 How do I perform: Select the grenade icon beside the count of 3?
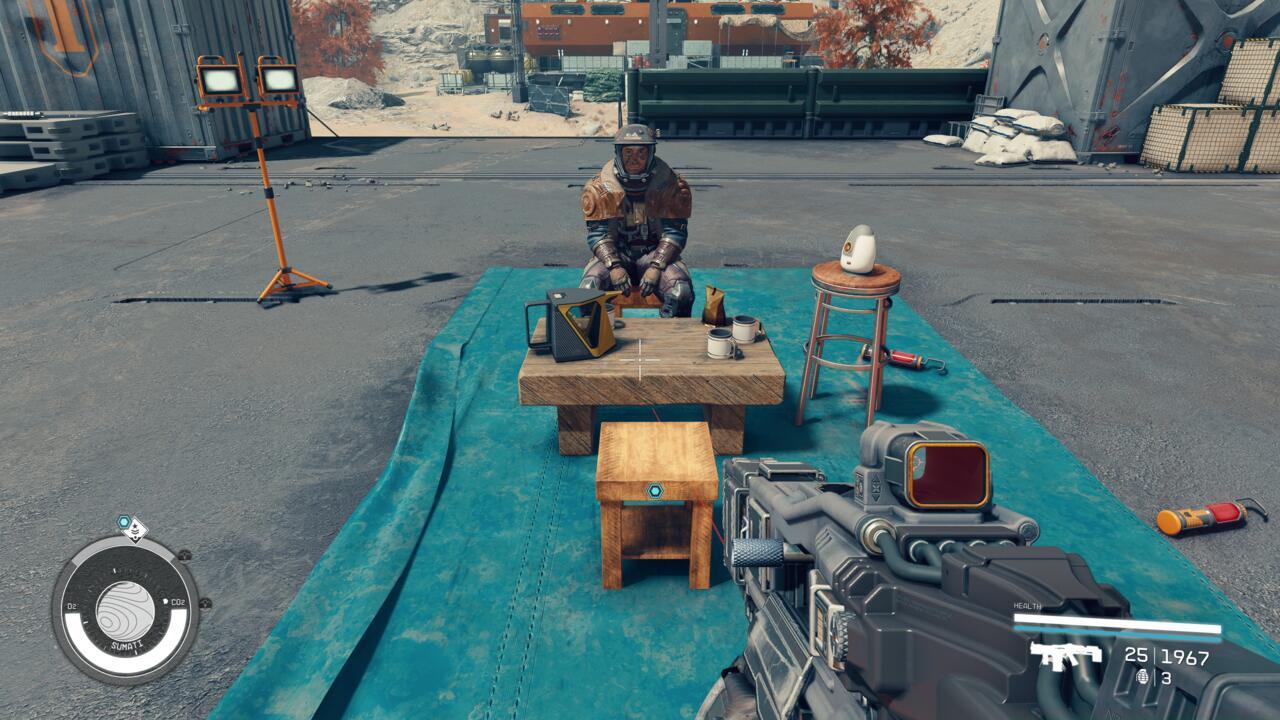pos(1143,675)
